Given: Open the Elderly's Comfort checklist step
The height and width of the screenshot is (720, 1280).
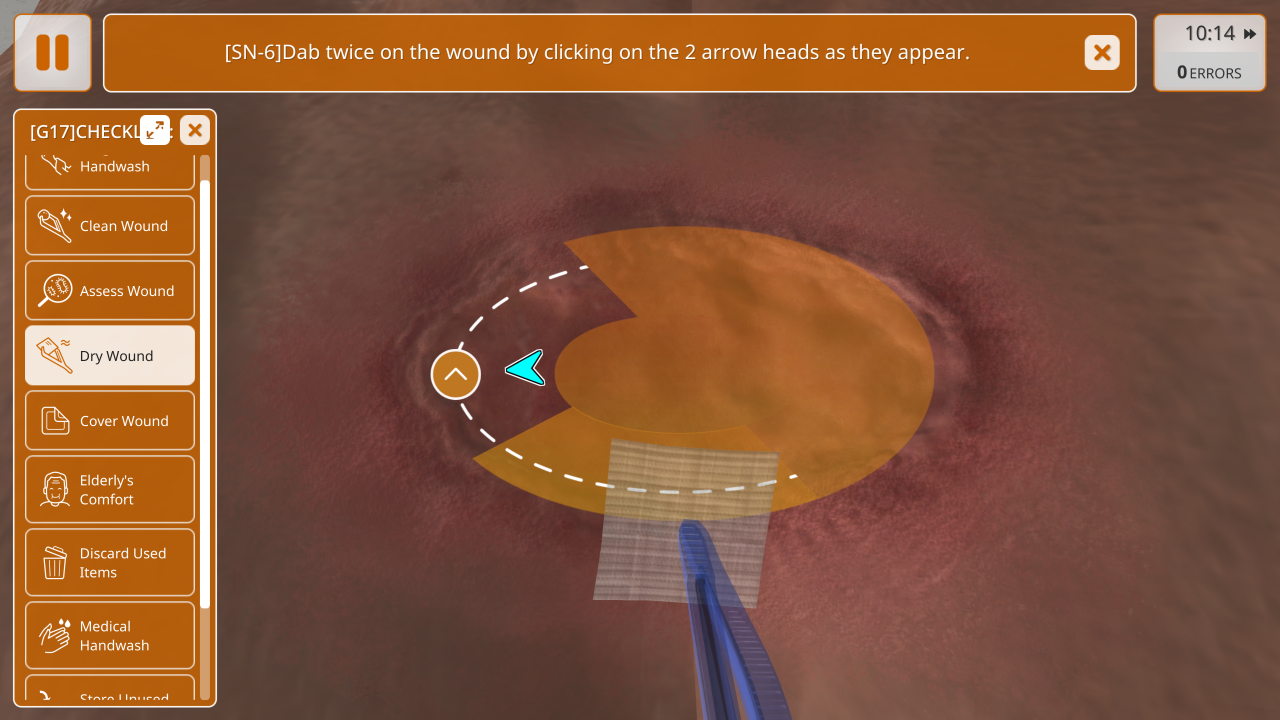Looking at the screenshot, I should click(x=110, y=490).
